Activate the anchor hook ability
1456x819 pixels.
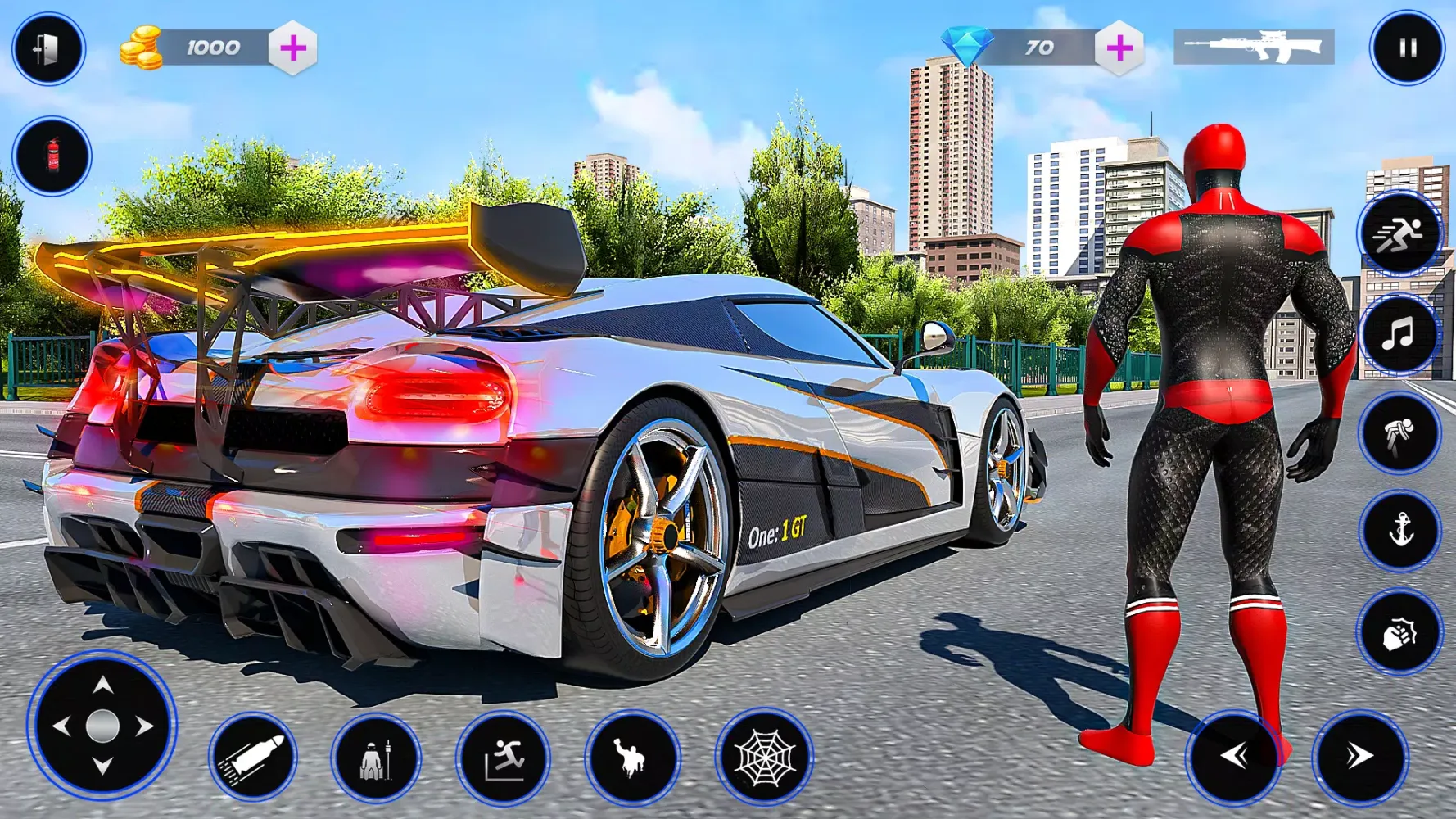click(1399, 531)
